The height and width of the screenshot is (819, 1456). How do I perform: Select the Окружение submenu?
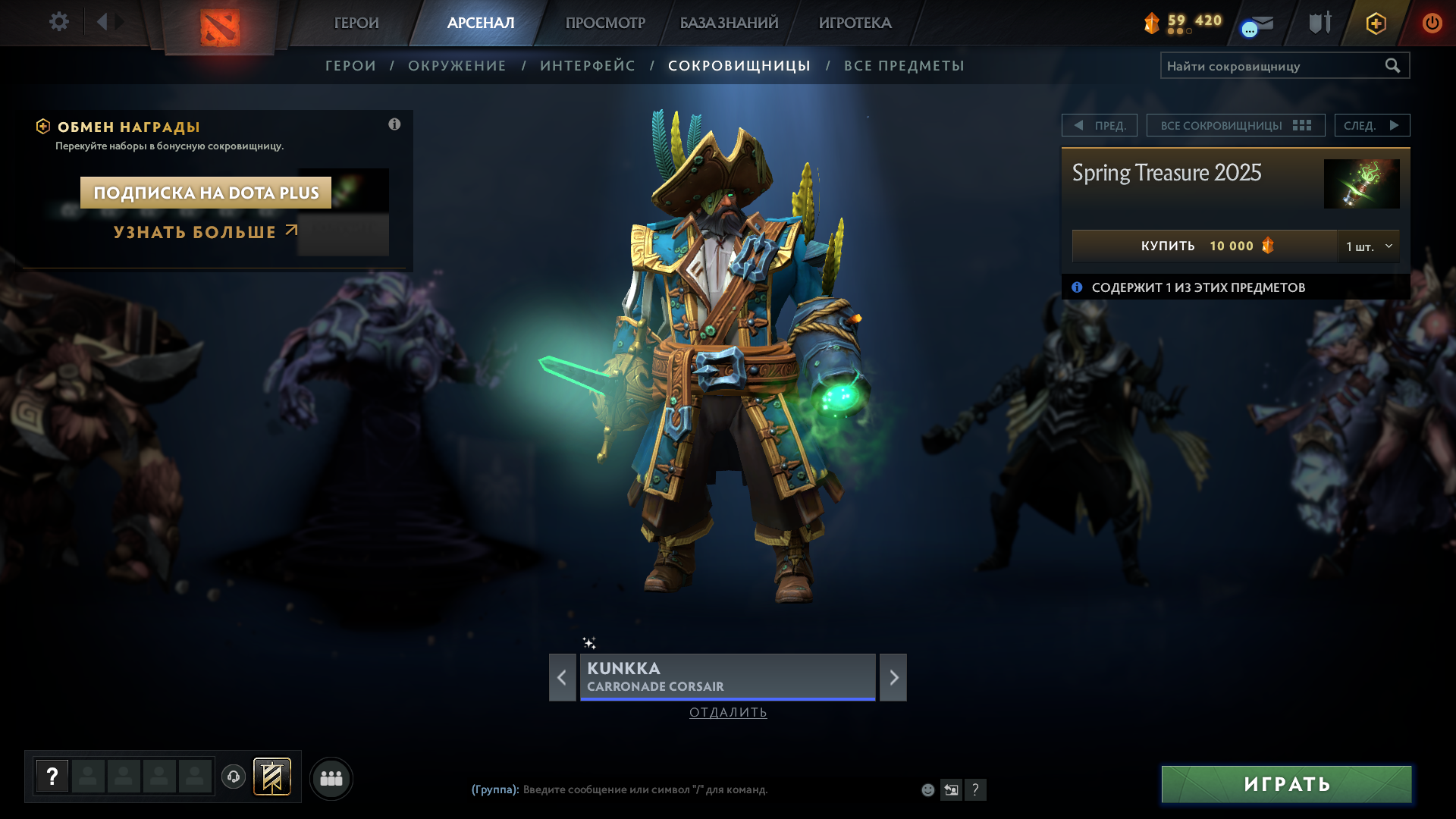457,66
